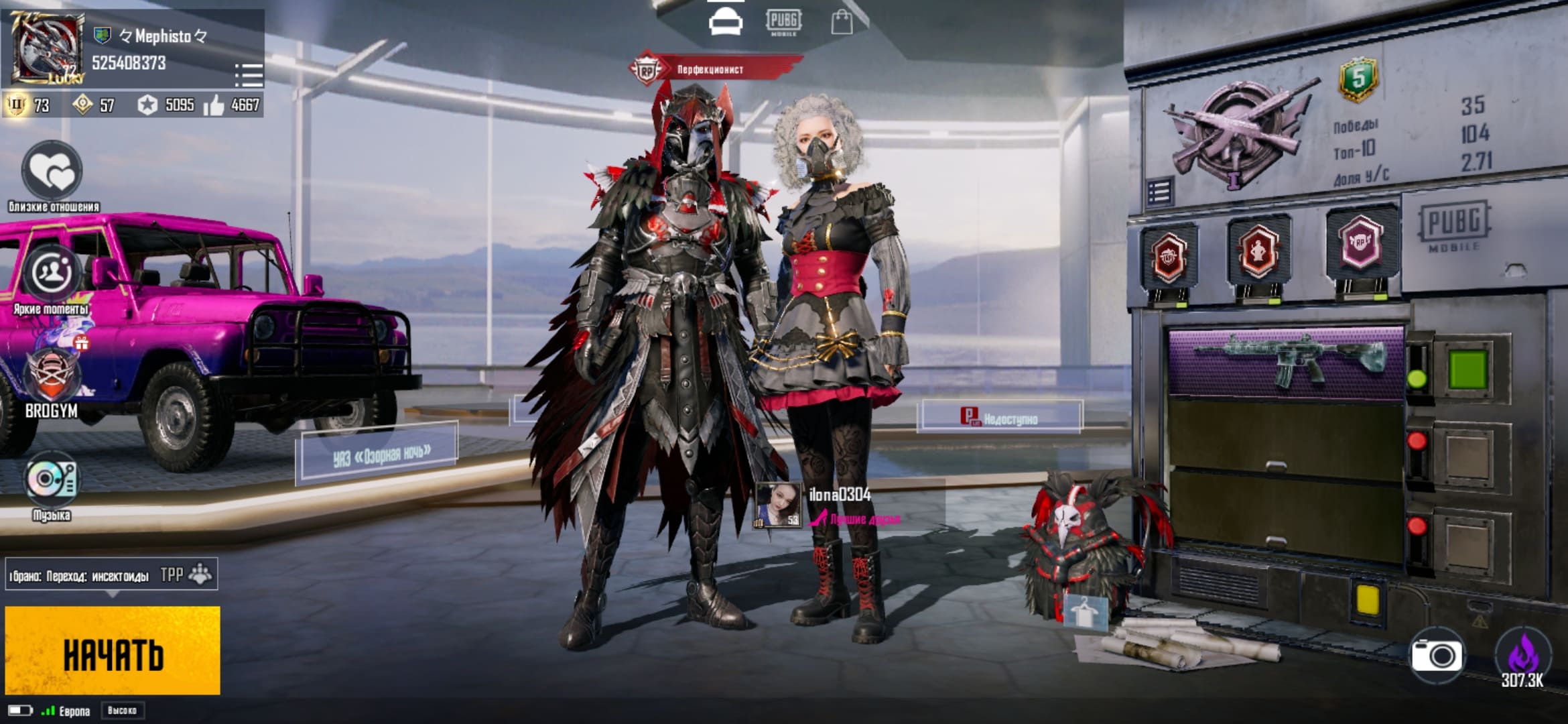The width and height of the screenshot is (1568, 724).
Task: Start the match with the НАЧАТЬ button
Action: (113, 650)
